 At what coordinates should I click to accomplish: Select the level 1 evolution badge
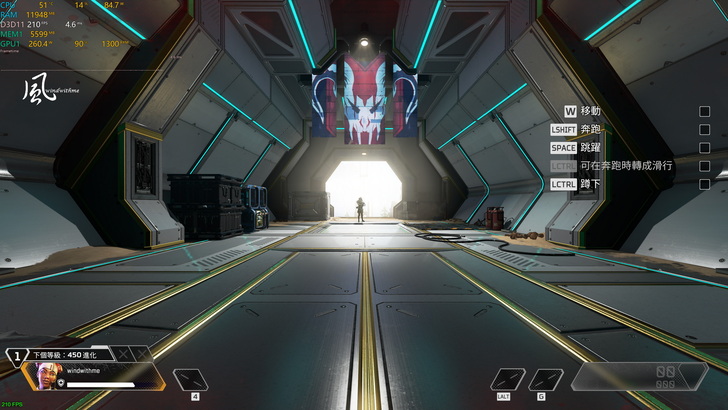(17, 355)
